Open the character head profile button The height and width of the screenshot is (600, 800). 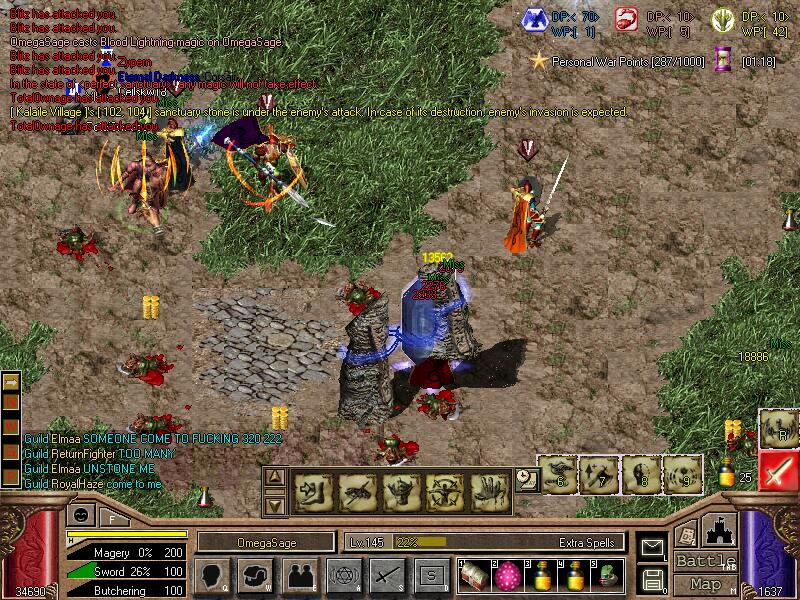pos(213,575)
